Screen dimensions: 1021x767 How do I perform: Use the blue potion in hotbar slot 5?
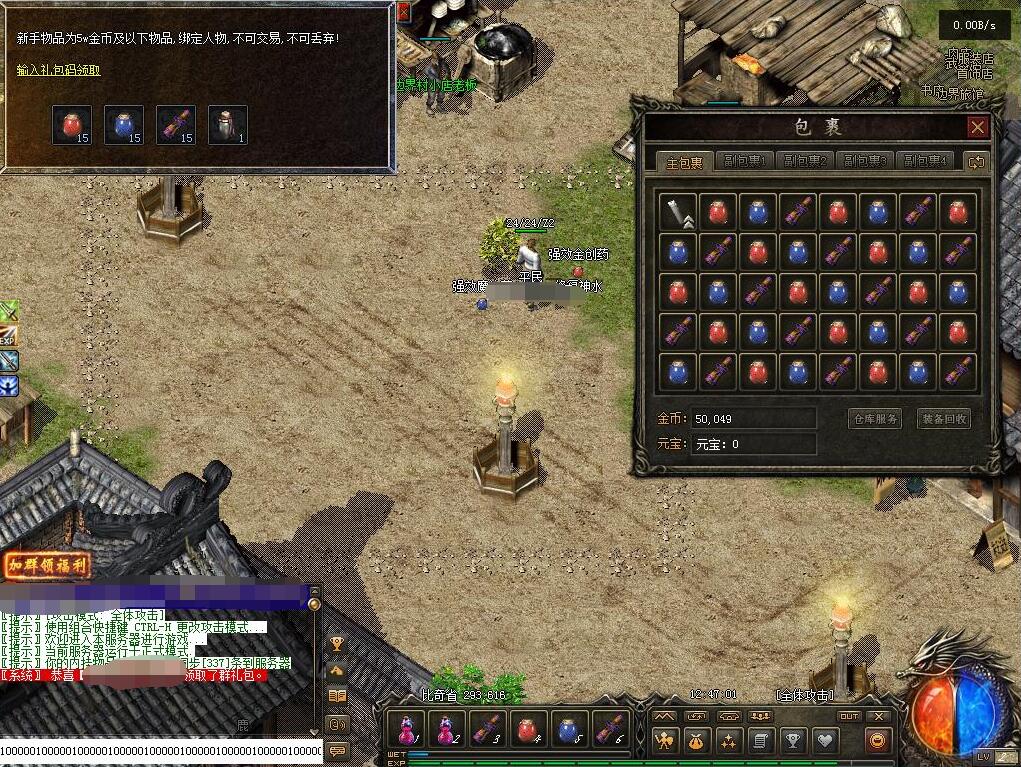[x=570, y=728]
